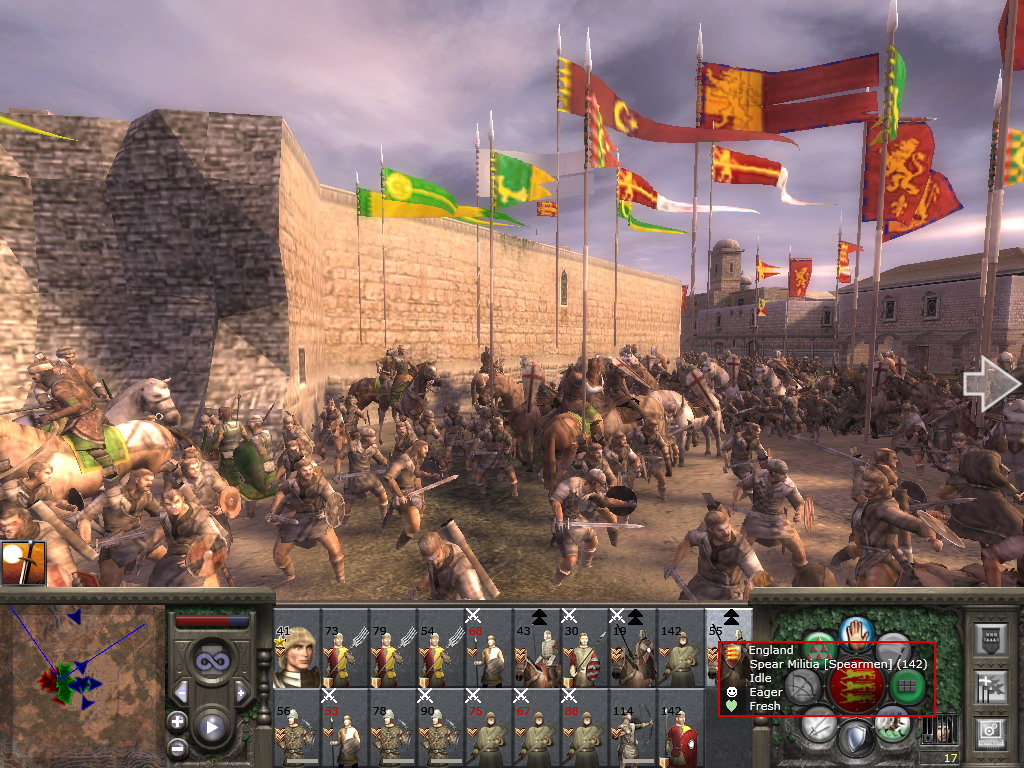The image size is (1024, 768).
Task: Select the mounted unit card with 43 men
Action: 537,655
